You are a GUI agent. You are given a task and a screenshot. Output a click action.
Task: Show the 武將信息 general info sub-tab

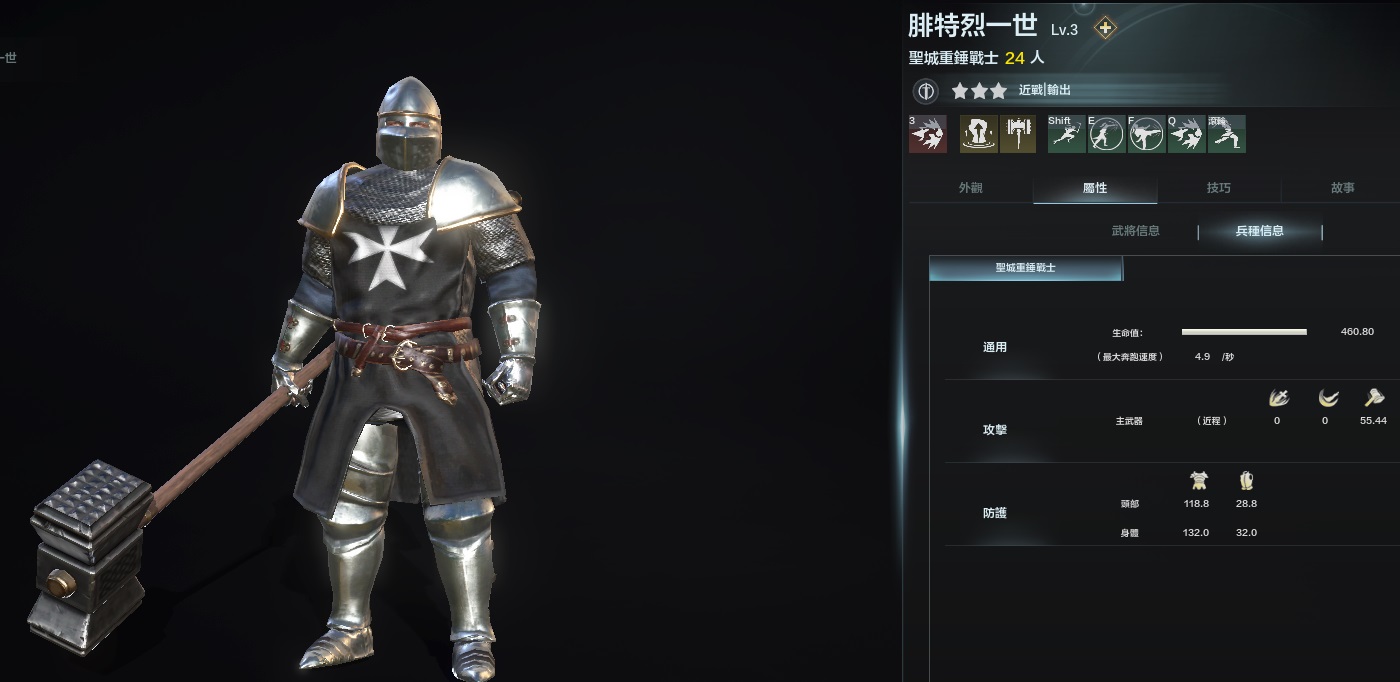[x=1136, y=231]
